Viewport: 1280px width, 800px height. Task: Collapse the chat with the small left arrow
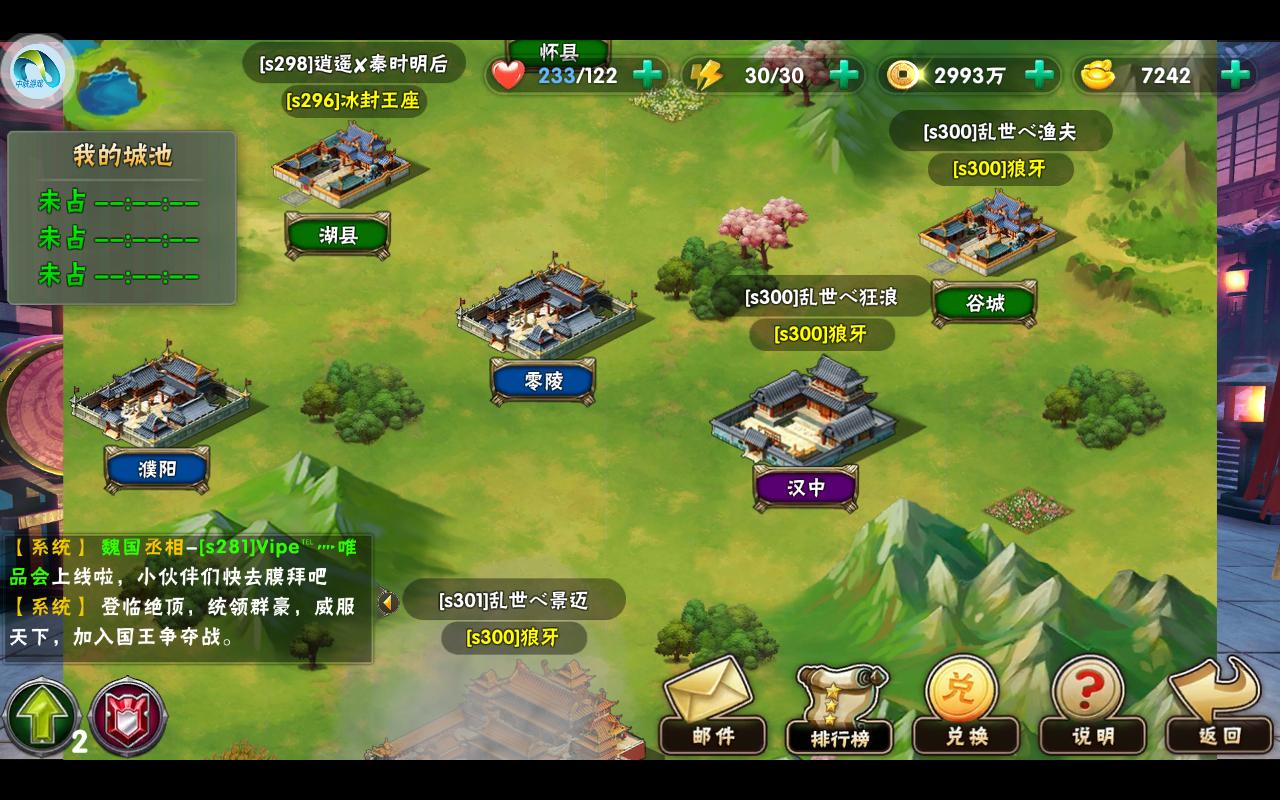click(388, 600)
